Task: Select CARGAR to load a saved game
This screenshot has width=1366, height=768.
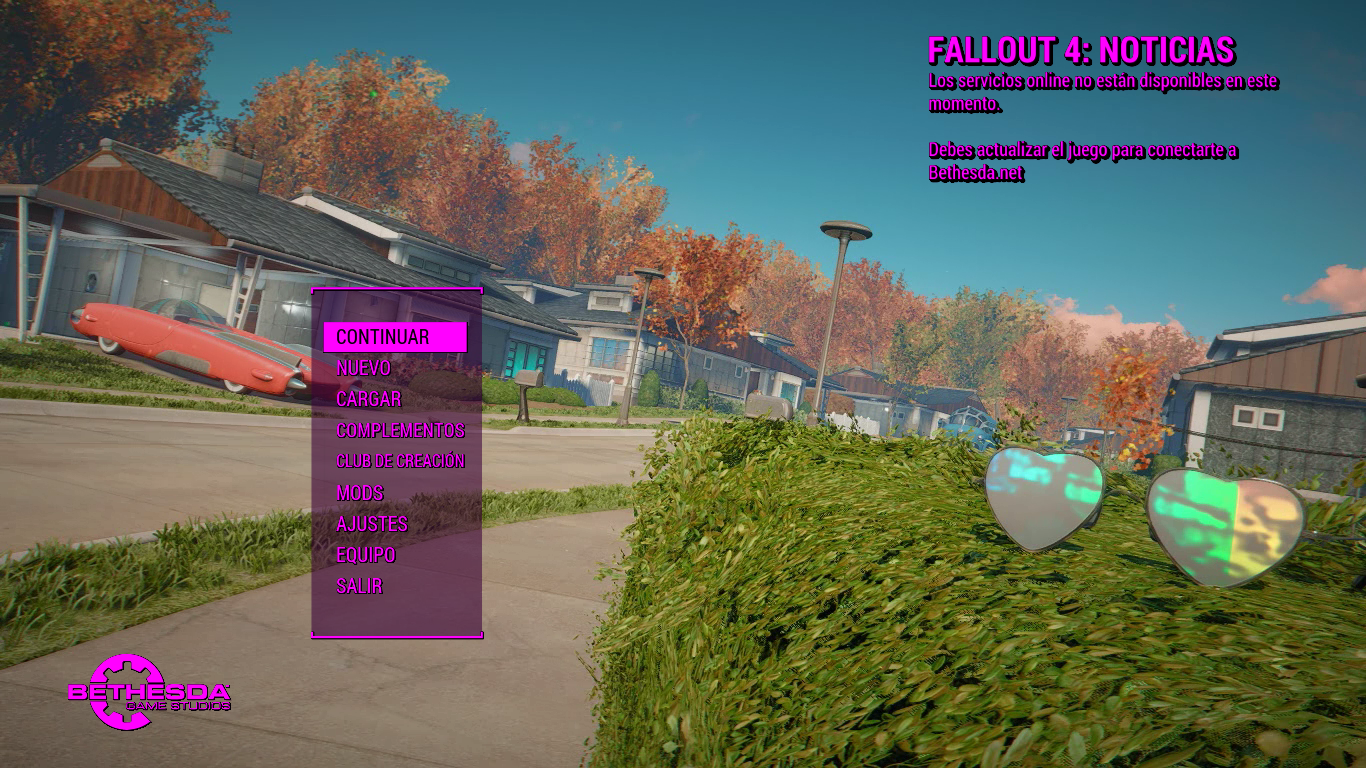Action: [369, 399]
